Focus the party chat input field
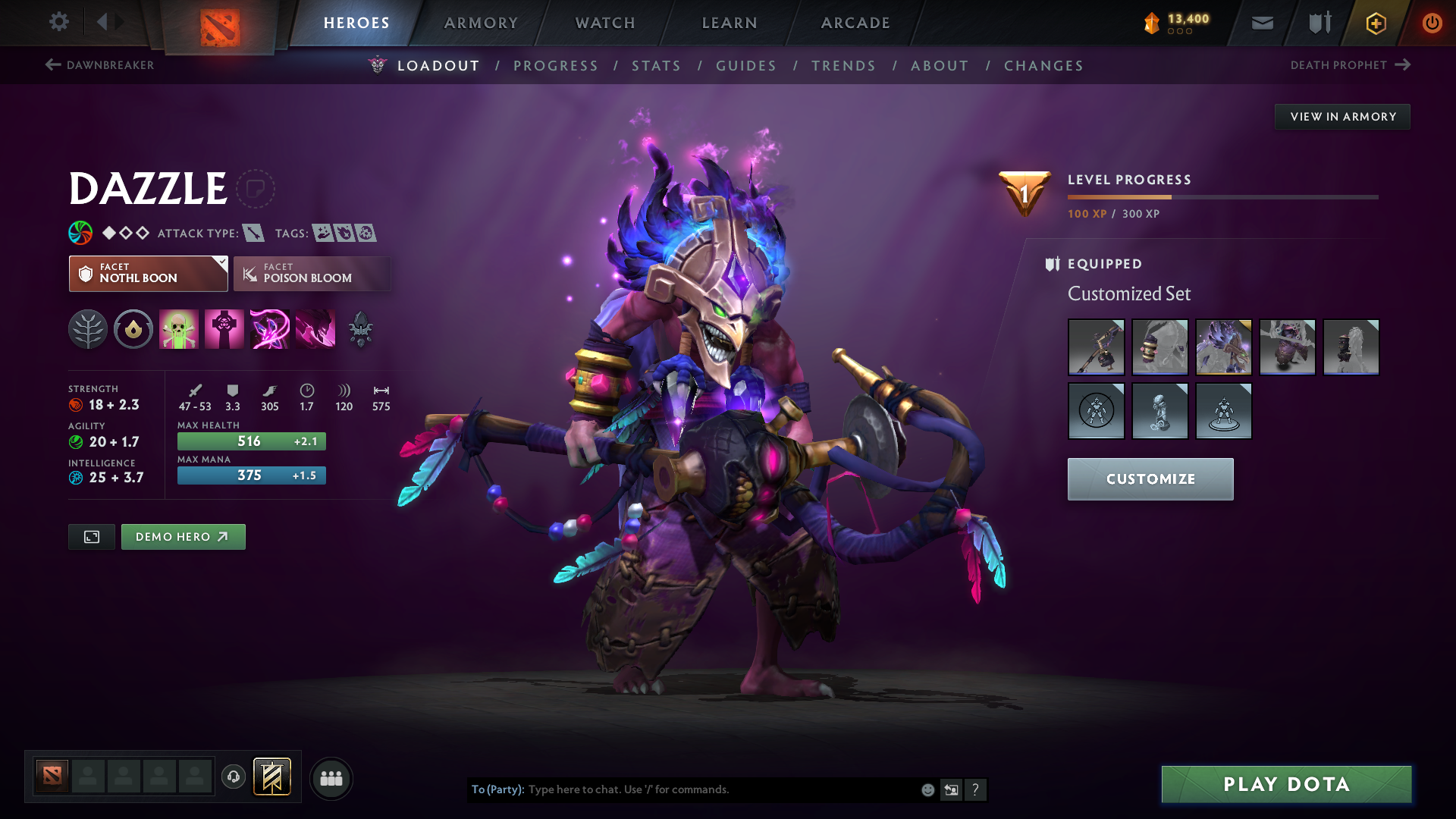The width and height of the screenshot is (1456, 819). tap(720, 789)
